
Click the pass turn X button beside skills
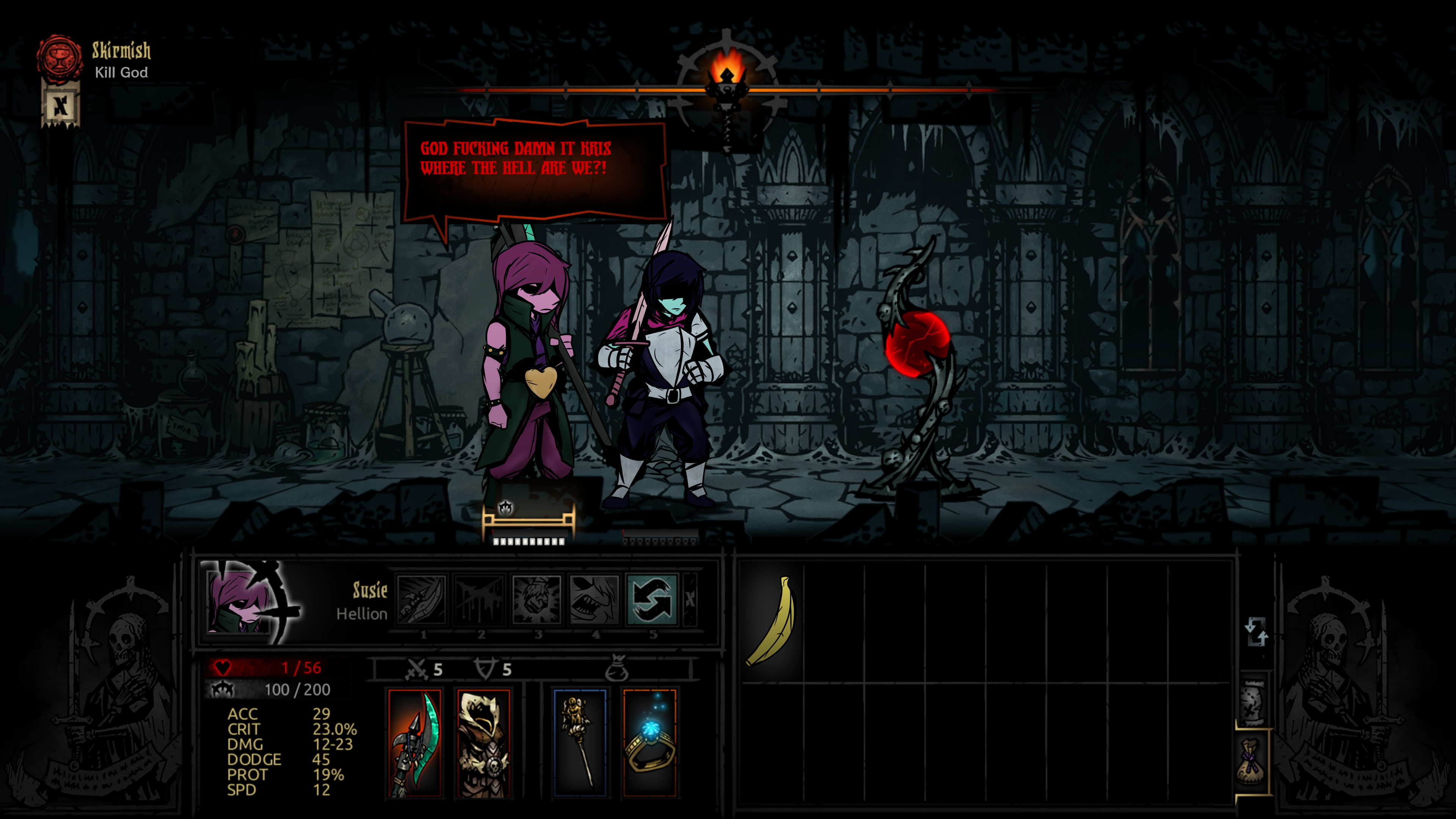[690, 600]
